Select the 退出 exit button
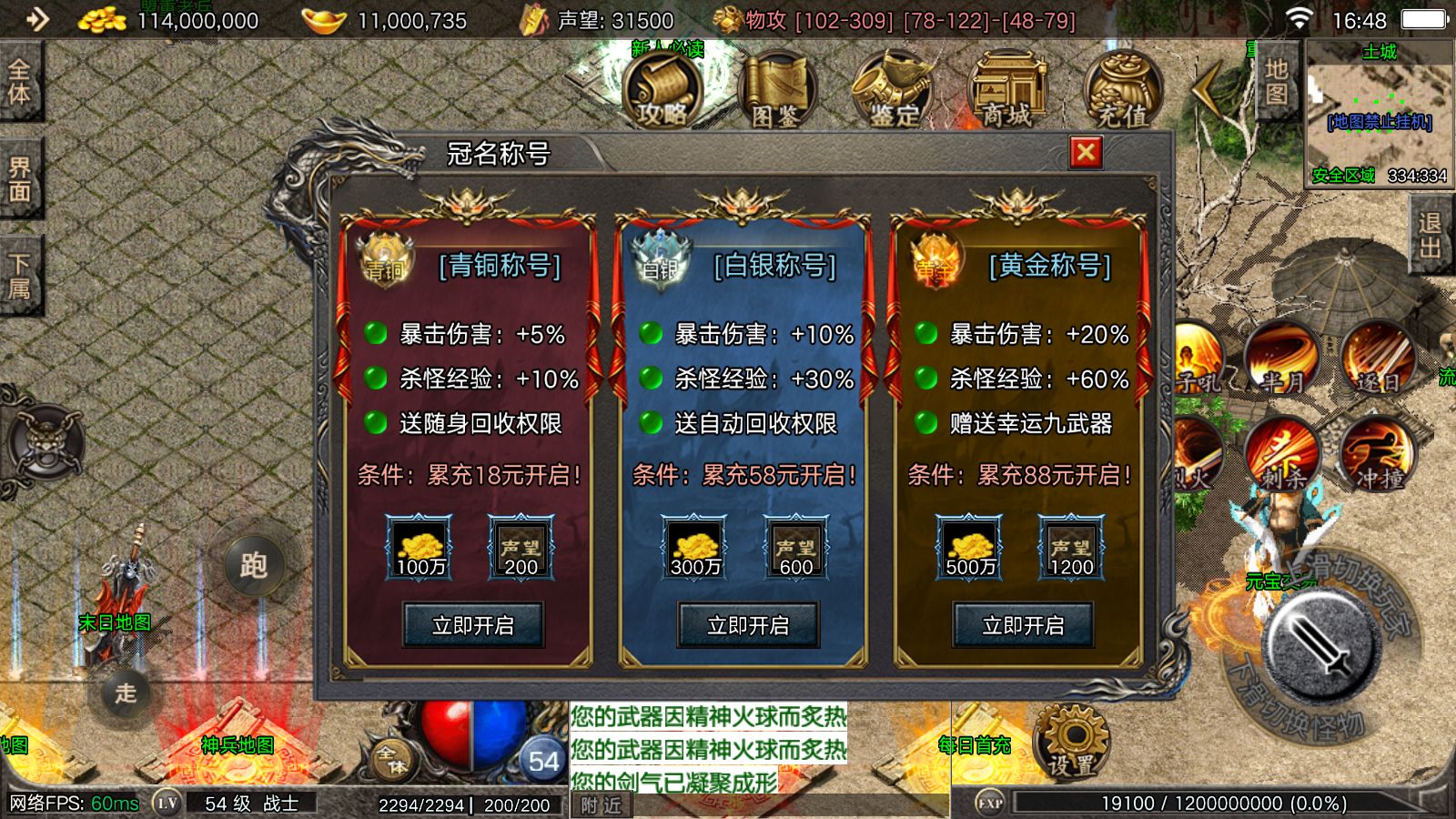This screenshot has height=819, width=1456. (x=1430, y=237)
